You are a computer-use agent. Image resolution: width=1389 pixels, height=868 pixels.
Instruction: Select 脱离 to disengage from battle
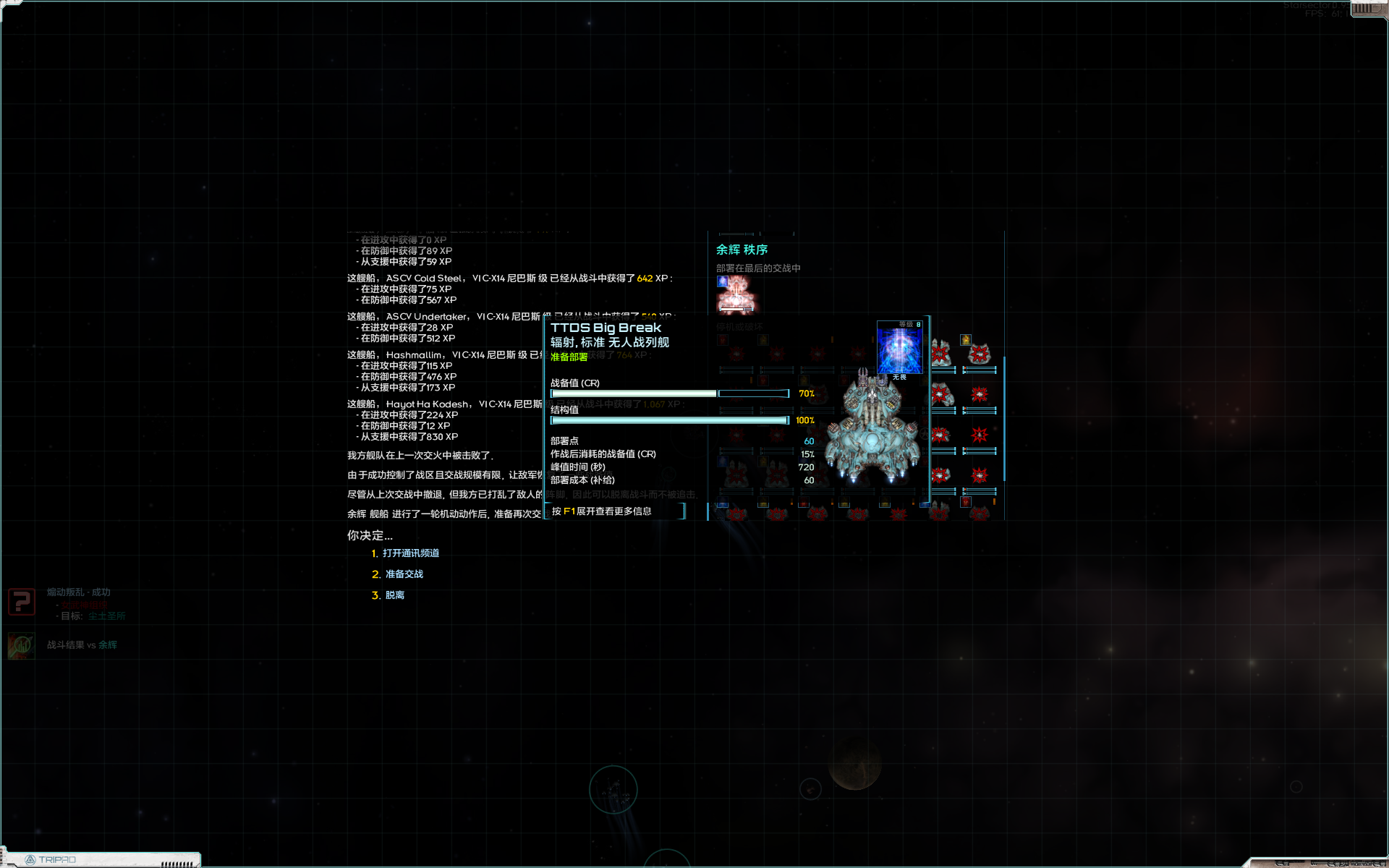pos(396,594)
